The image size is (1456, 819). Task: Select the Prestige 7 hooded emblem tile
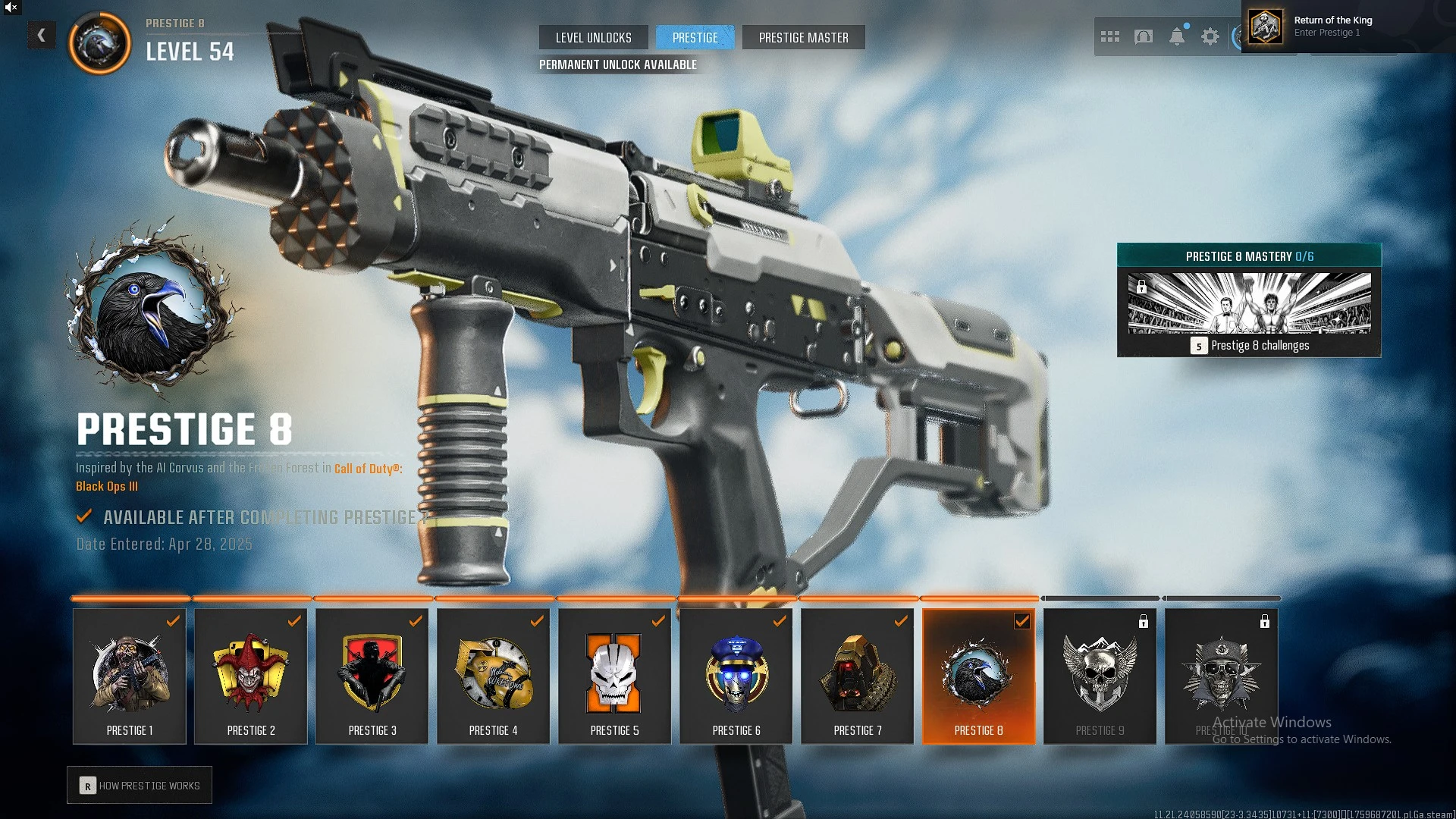[858, 676]
